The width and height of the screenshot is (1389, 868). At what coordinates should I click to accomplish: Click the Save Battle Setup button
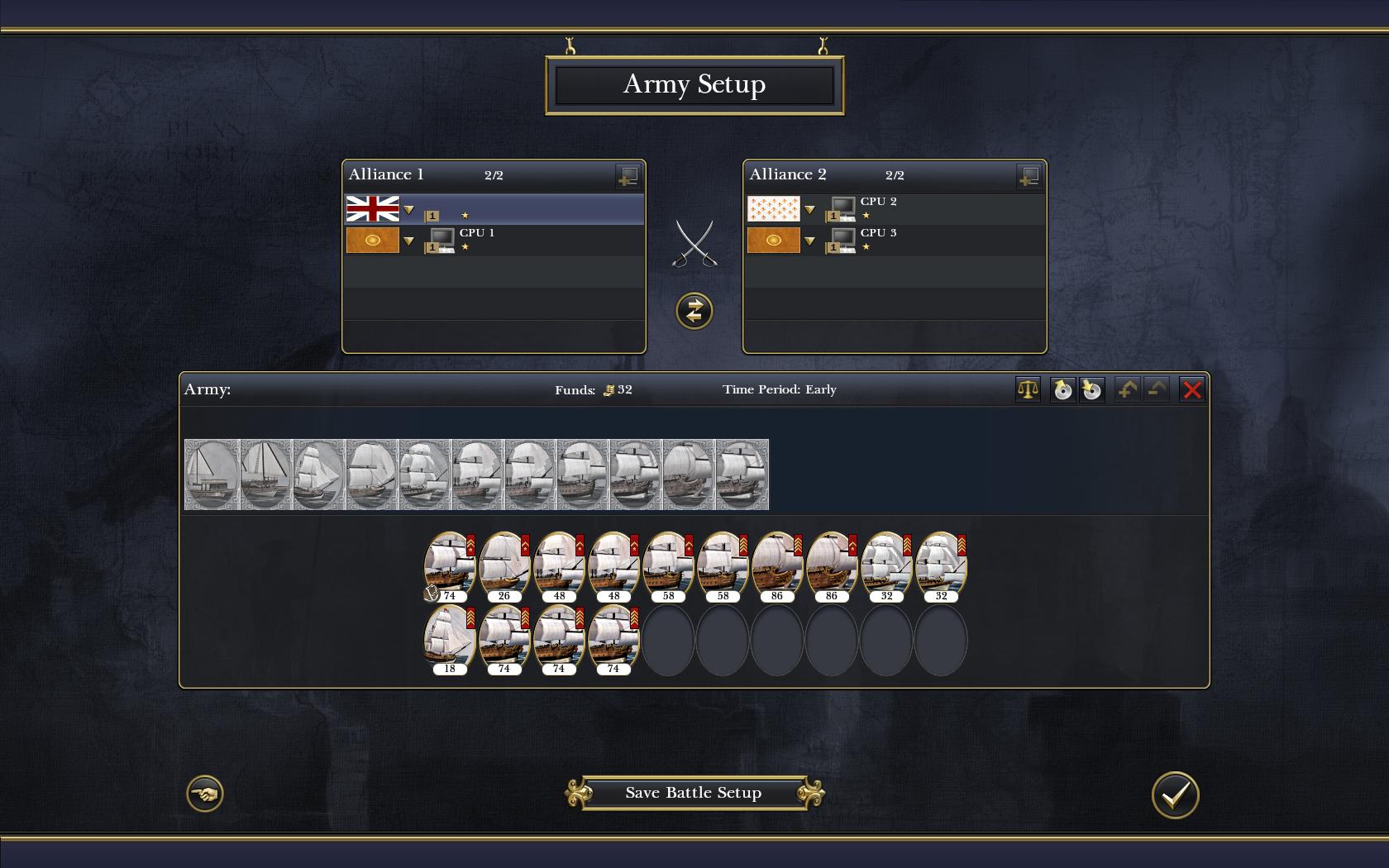tap(693, 793)
